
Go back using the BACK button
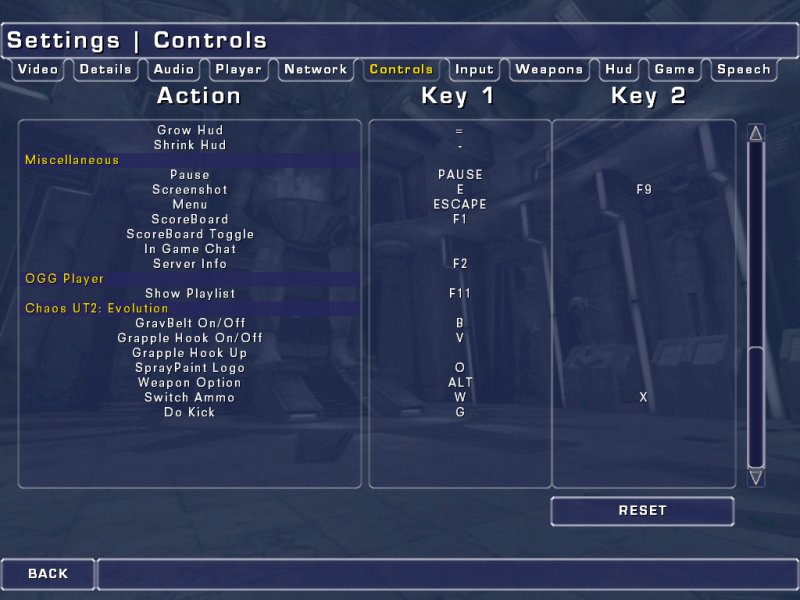[48, 574]
